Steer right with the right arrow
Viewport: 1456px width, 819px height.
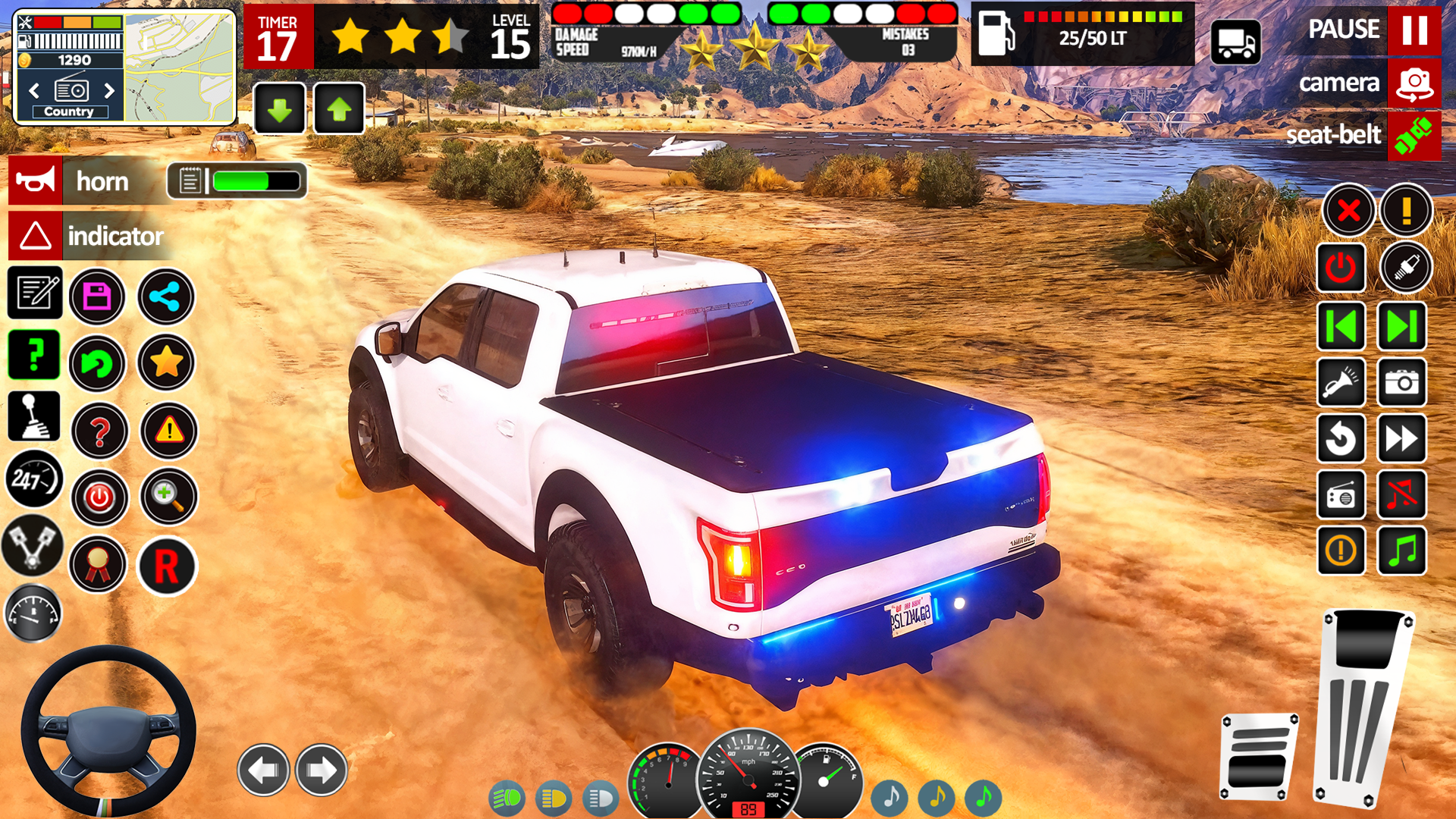pyautogui.click(x=322, y=770)
